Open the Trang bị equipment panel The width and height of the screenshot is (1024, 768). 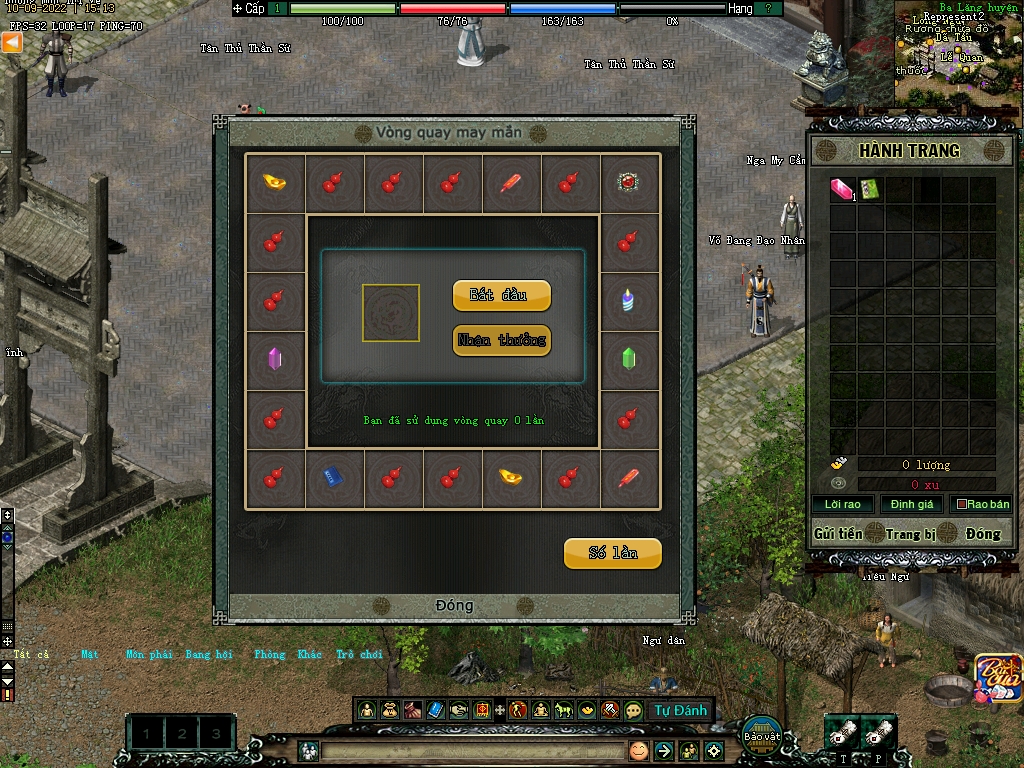(x=909, y=534)
